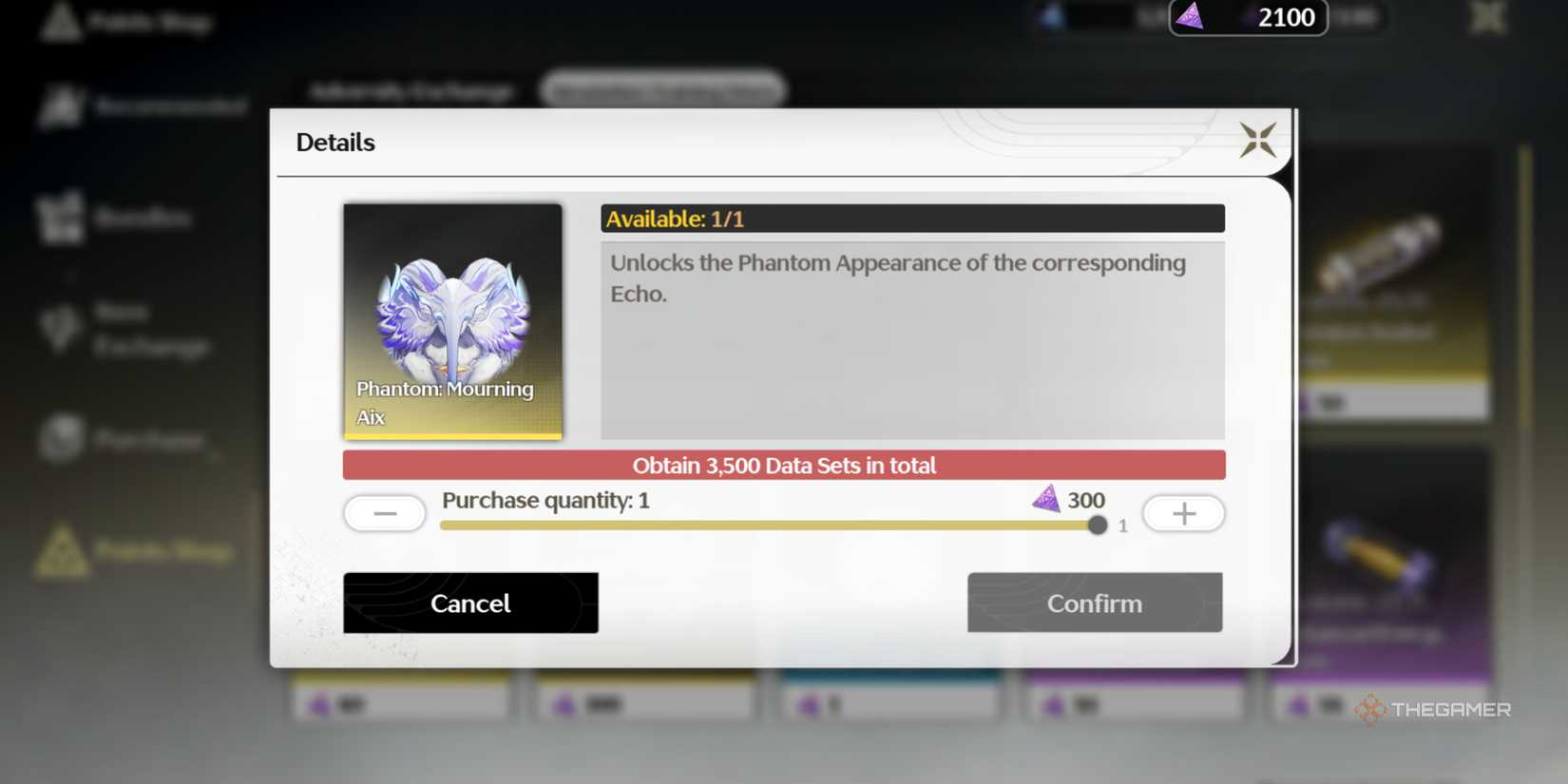Viewport: 1568px width, 784px height.
Task: Click the crystal cost icon next to 300
Action: point(1047,498)
